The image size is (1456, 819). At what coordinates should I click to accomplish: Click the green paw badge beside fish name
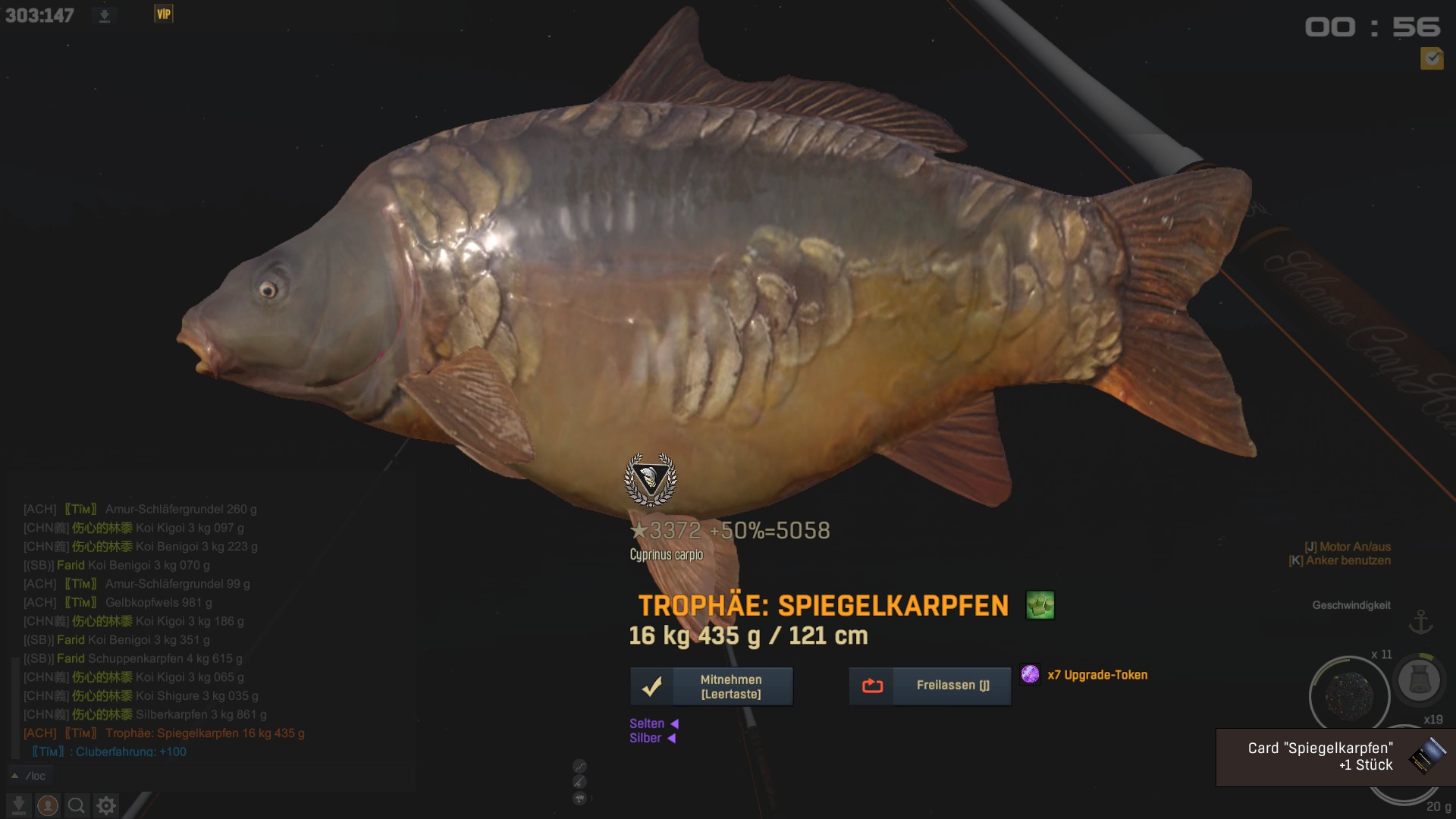click(x=1040, y=605)
